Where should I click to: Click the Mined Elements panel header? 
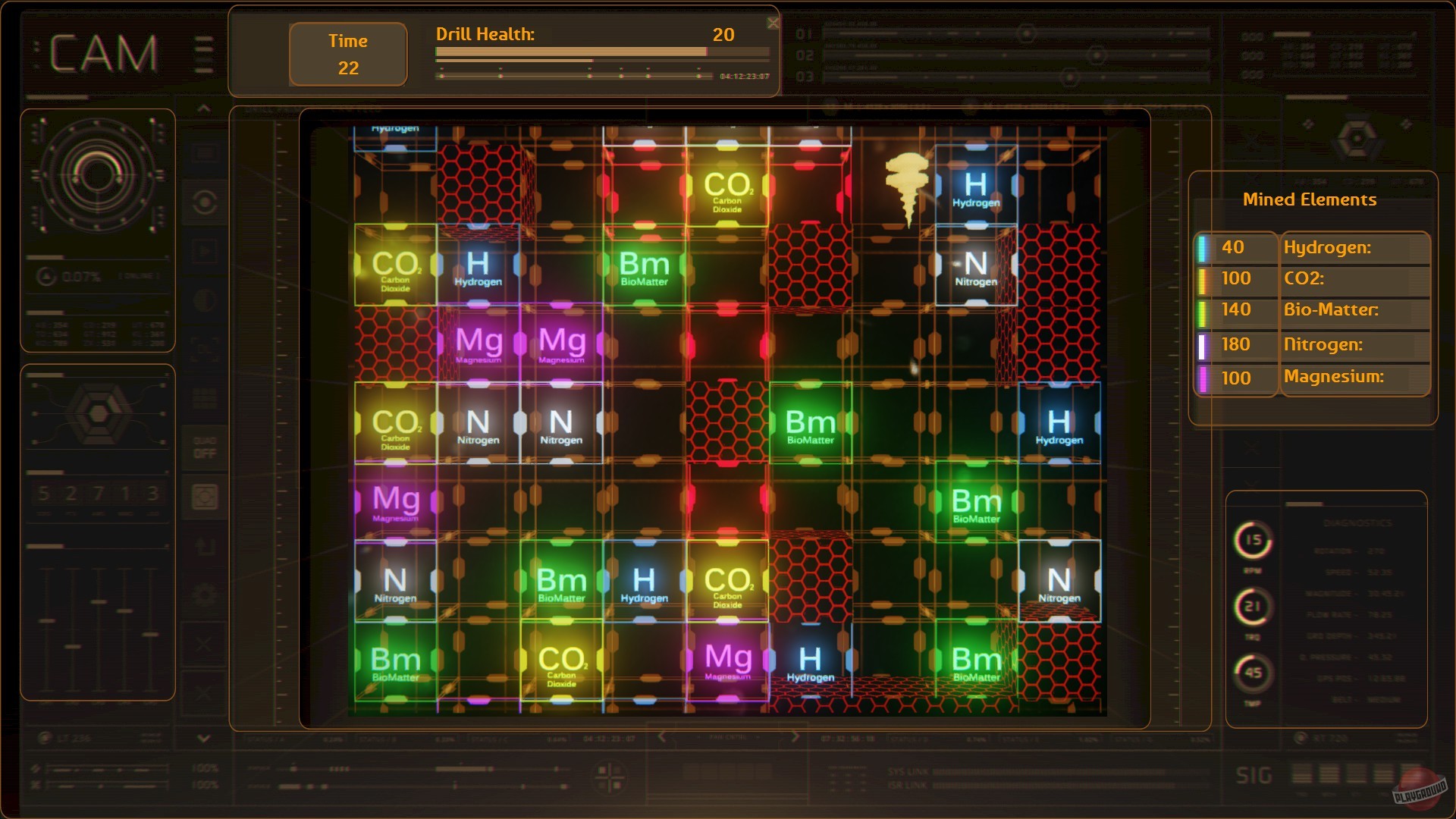[x=1310, y=199]
